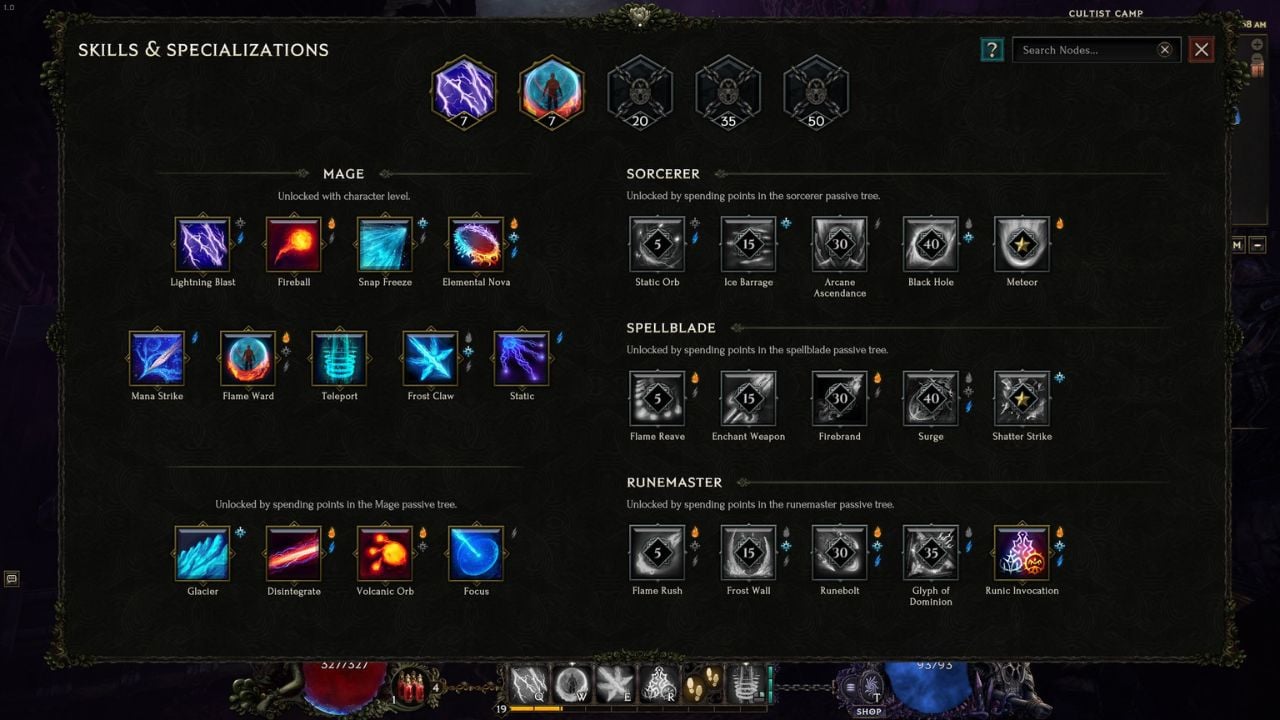This screenshot has height=720, width=1280.
Task: Select the Flame Ward skill
Action: coord(248,357)
